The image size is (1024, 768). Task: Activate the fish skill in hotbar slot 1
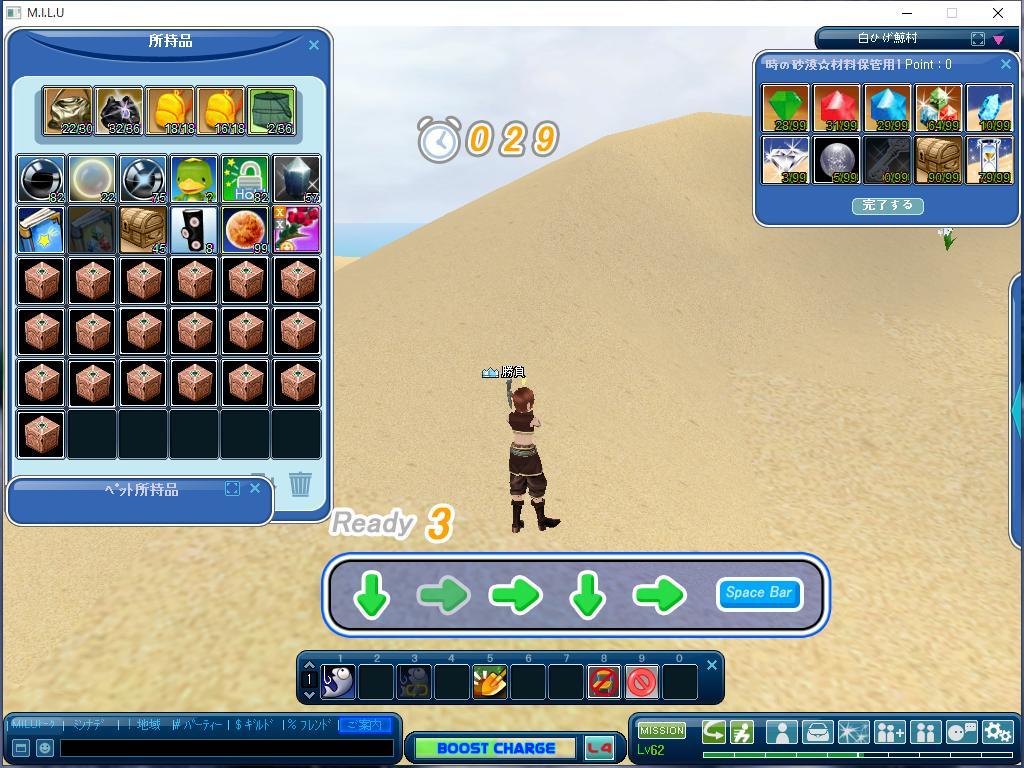click(339, 682)
